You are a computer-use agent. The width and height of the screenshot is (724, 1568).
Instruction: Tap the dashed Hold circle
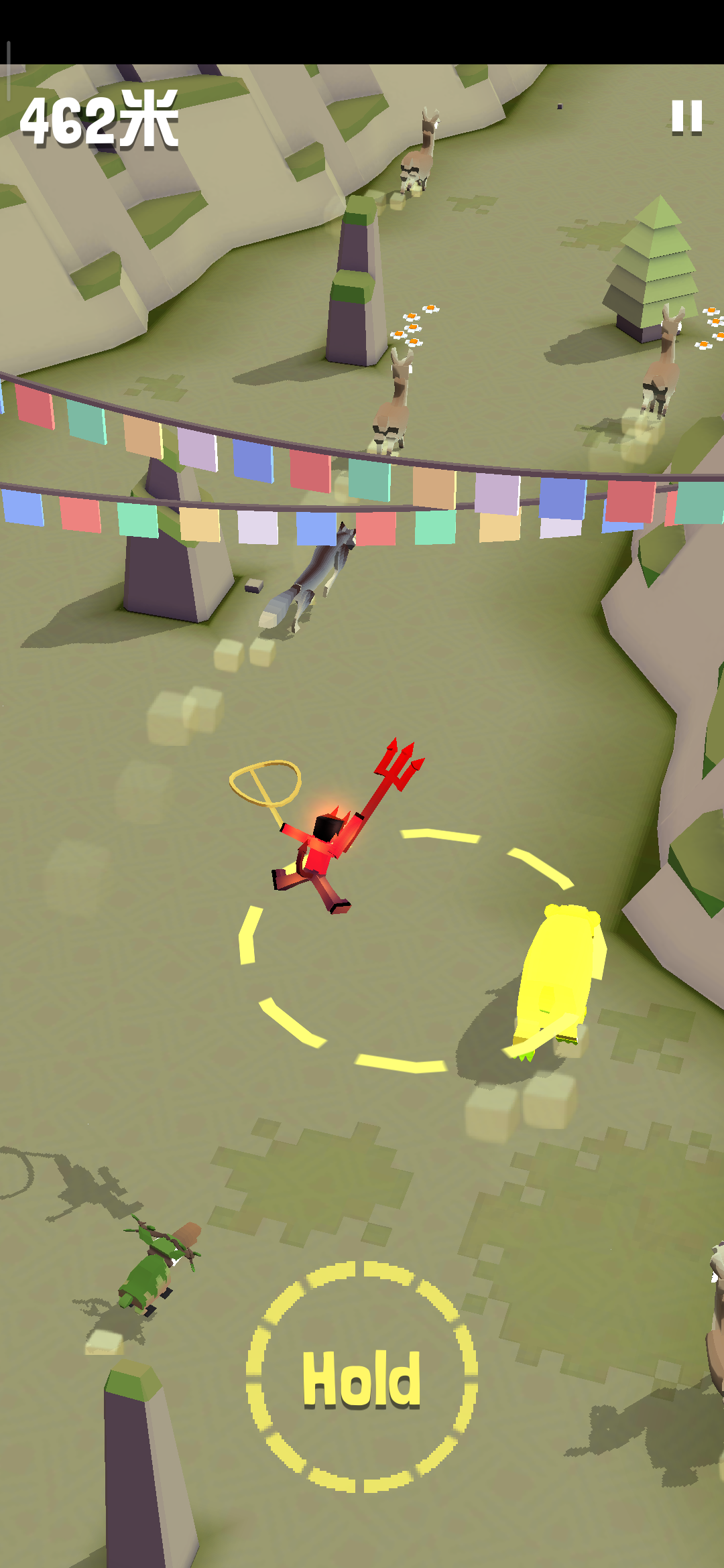pos(361,1378)
